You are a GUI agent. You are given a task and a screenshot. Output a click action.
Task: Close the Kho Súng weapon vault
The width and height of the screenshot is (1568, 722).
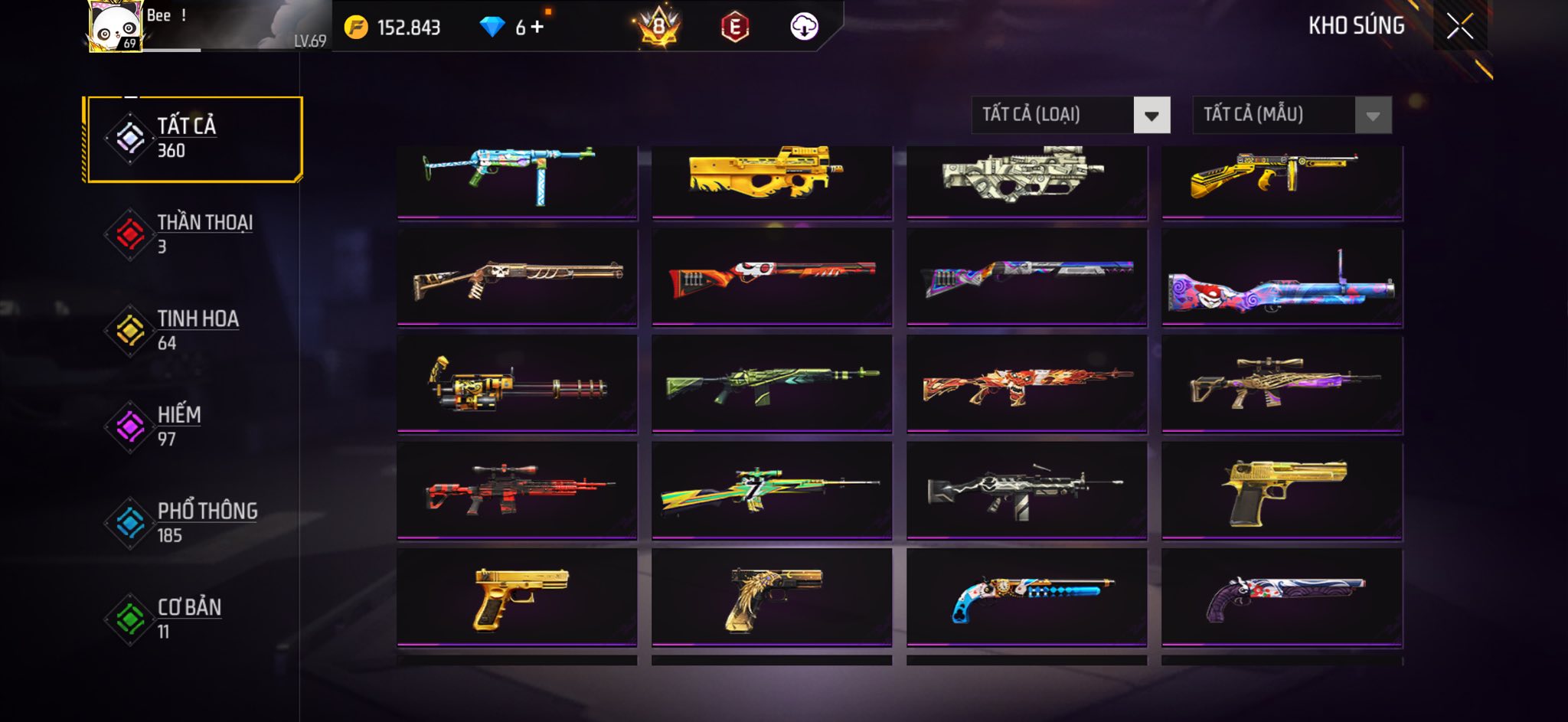pyautogui.click(x=1459, y=26)
